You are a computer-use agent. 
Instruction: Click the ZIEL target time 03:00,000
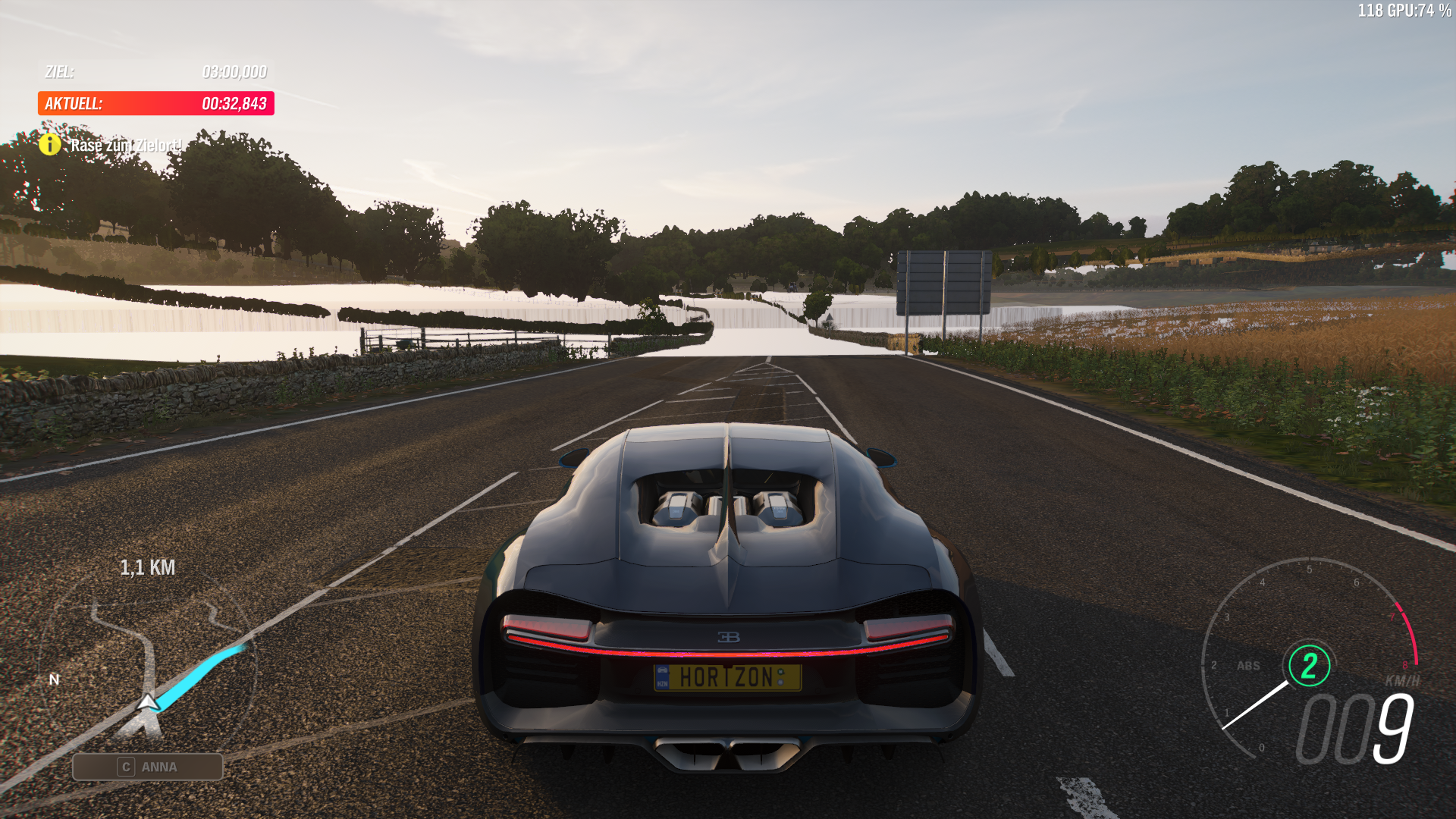point(234,73)
